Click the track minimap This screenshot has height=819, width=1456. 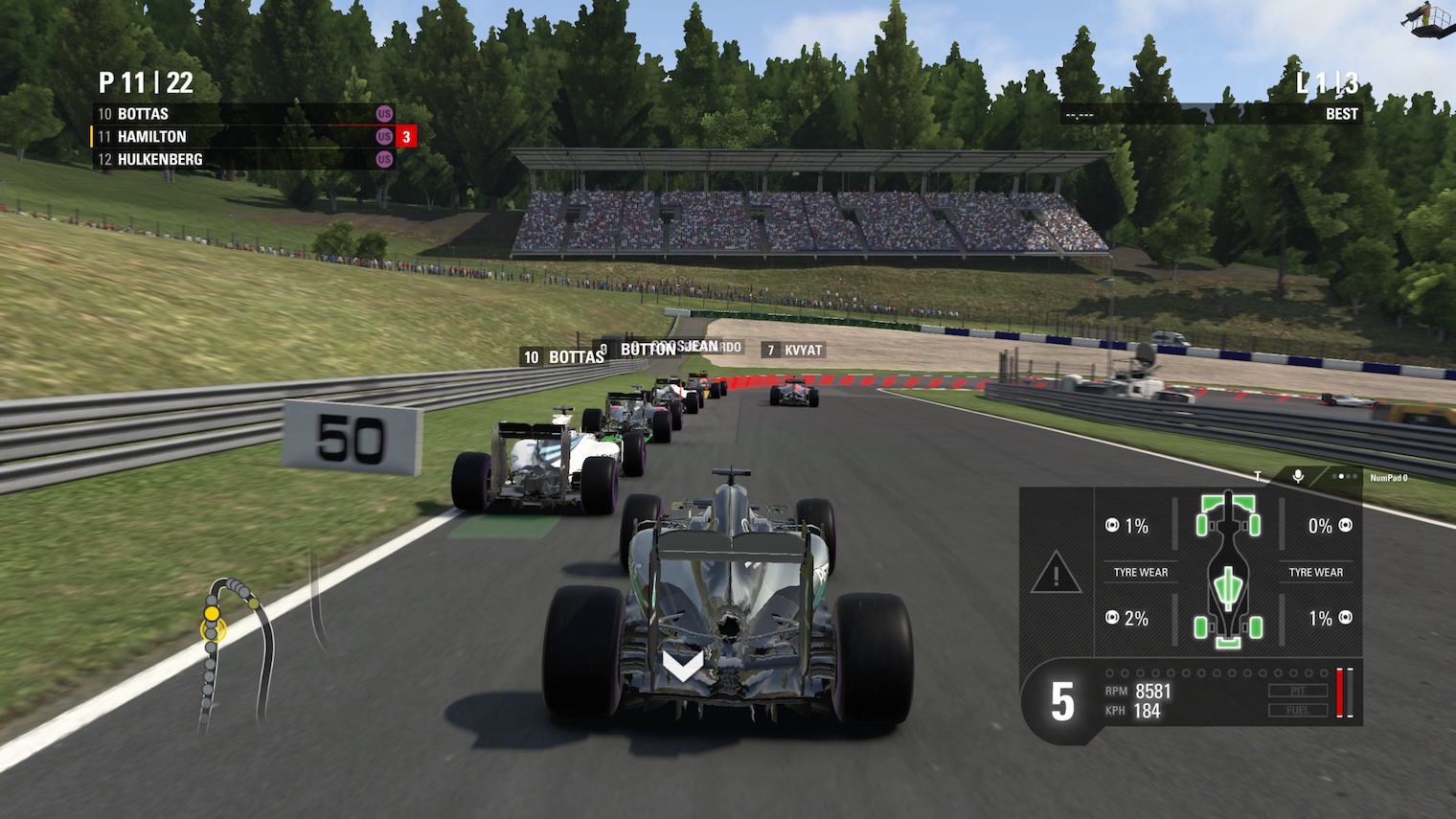(235, 651)
